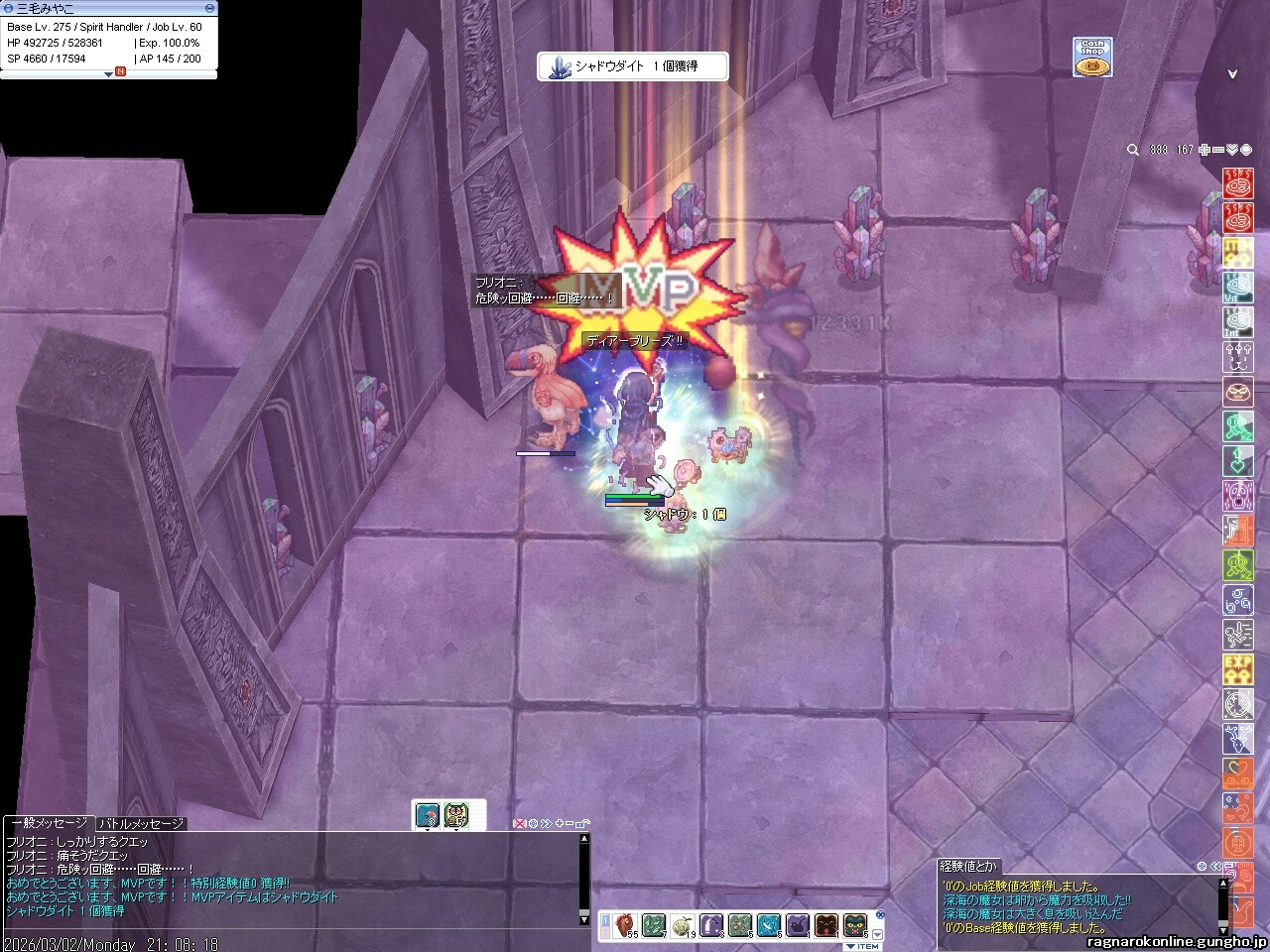Use the round melon item with count 19
The image size is (1270, 952).
click(682, 925)
